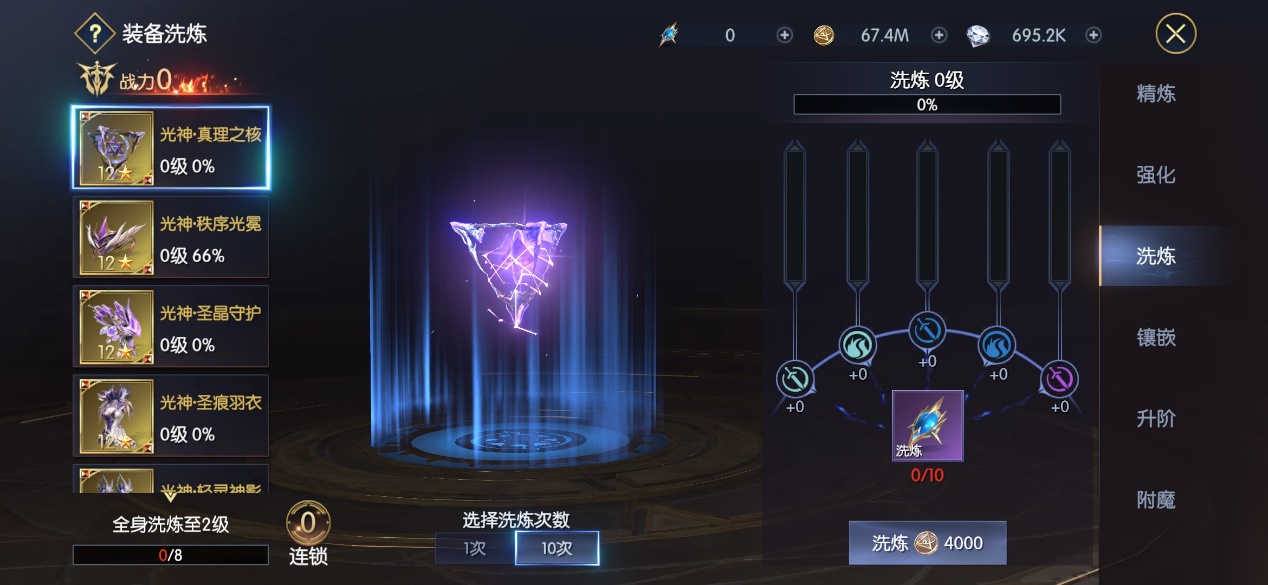Switch to the 精炼 tab
The height and width of the screenshot is (585, 1268).
pyautogui.click(x=1155, y=94)
